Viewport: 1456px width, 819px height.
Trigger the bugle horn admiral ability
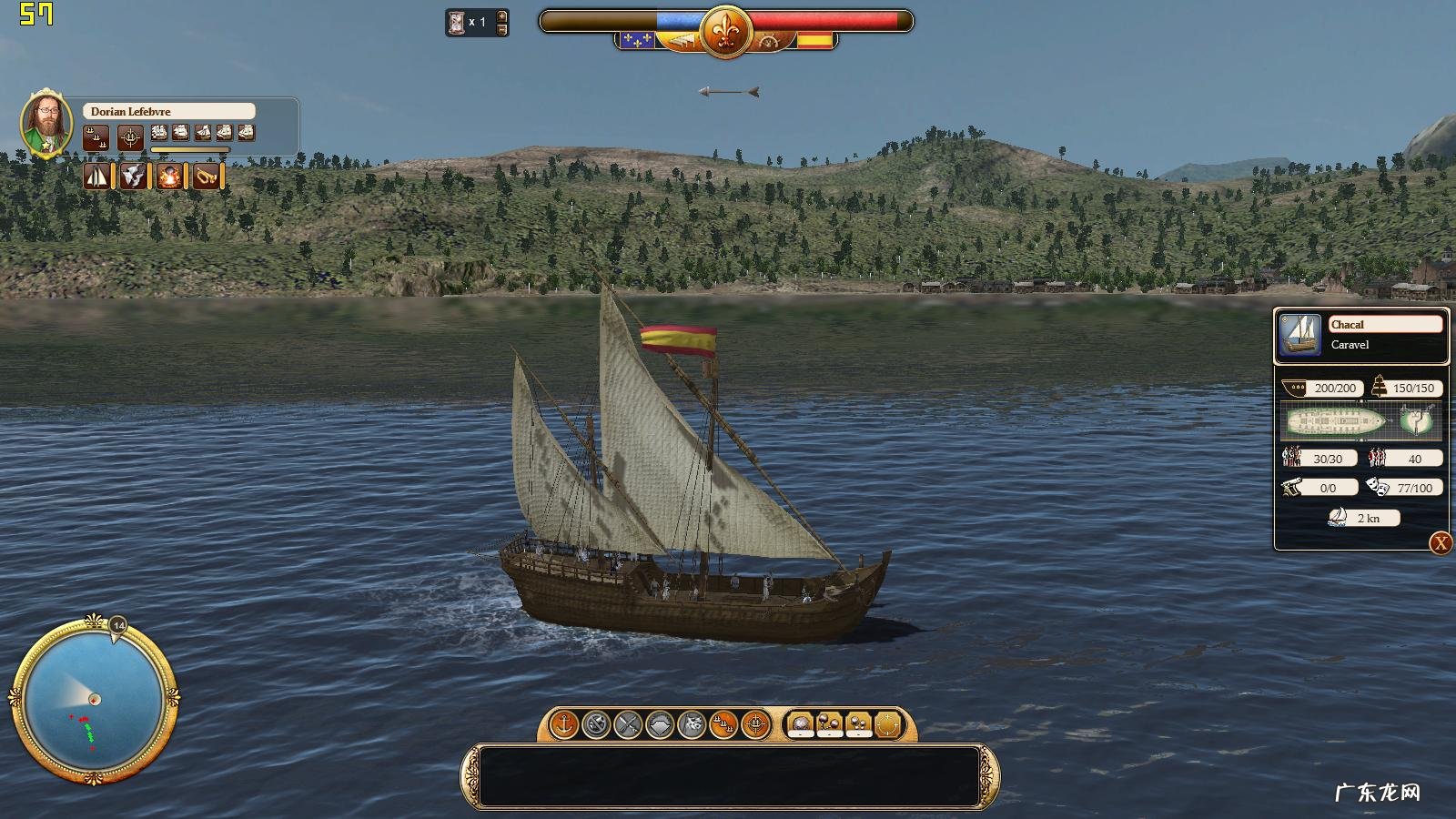(x=206, y=176)
